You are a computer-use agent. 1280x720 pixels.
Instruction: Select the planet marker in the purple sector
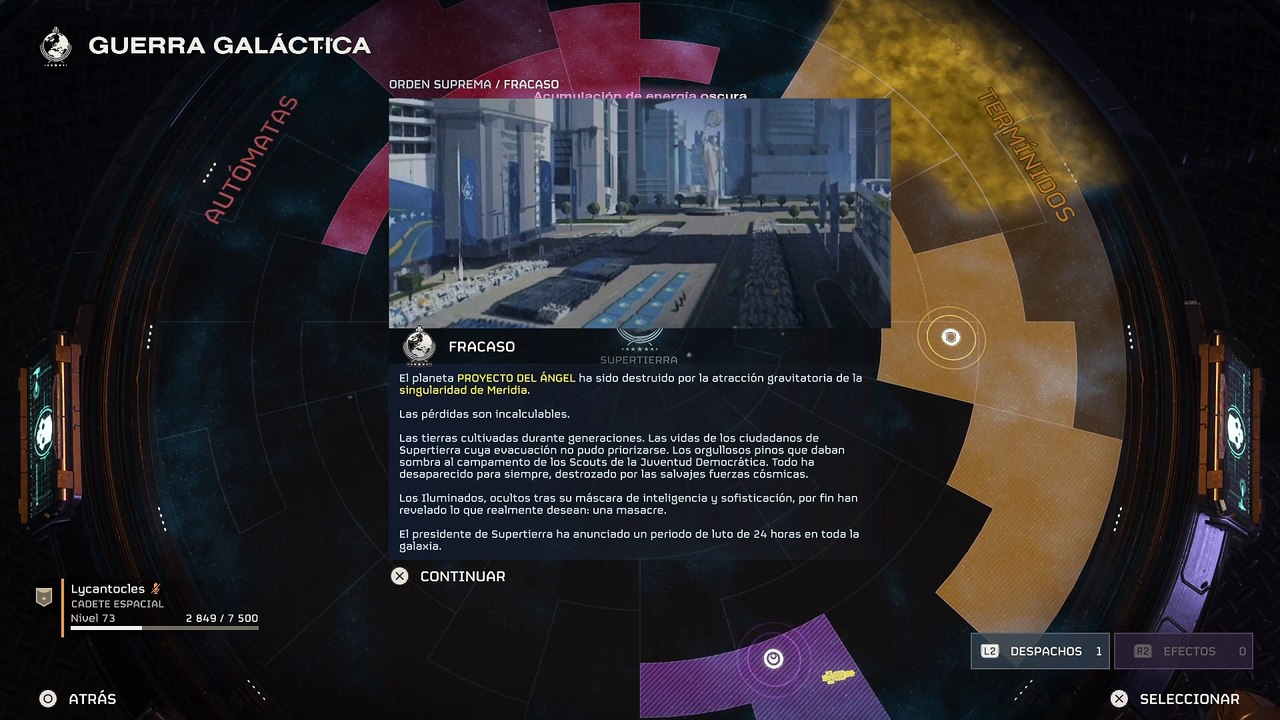tap(773, 658)
